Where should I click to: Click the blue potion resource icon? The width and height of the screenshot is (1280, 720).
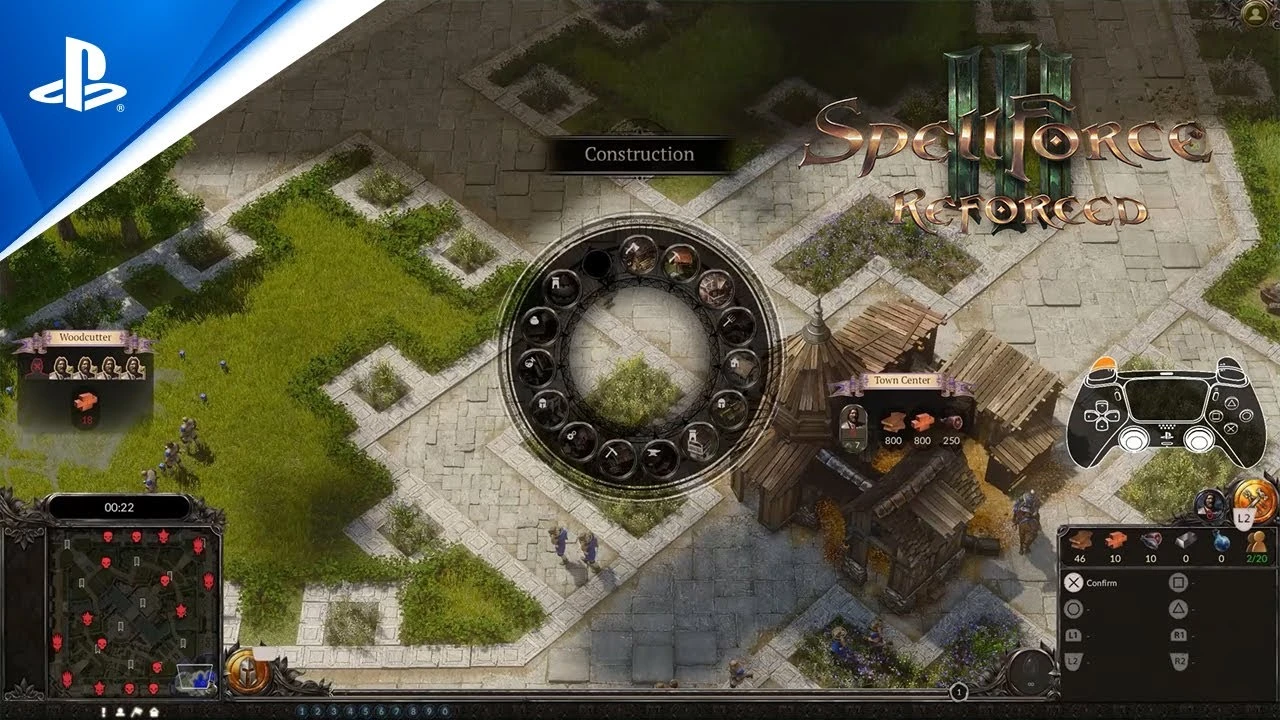click(1220, 541)
